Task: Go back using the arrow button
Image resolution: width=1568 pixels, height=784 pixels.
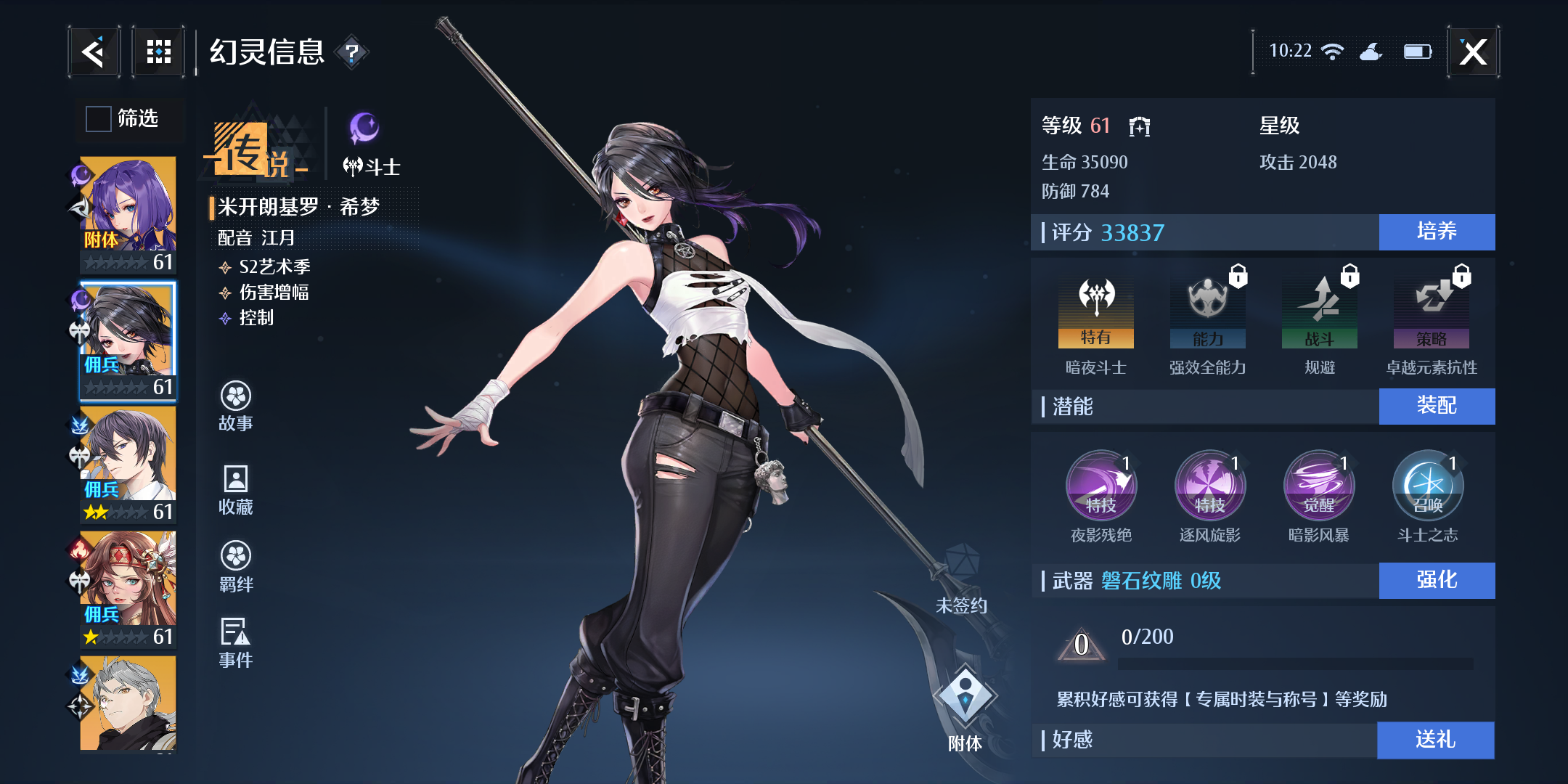Action: coord(94,52)
